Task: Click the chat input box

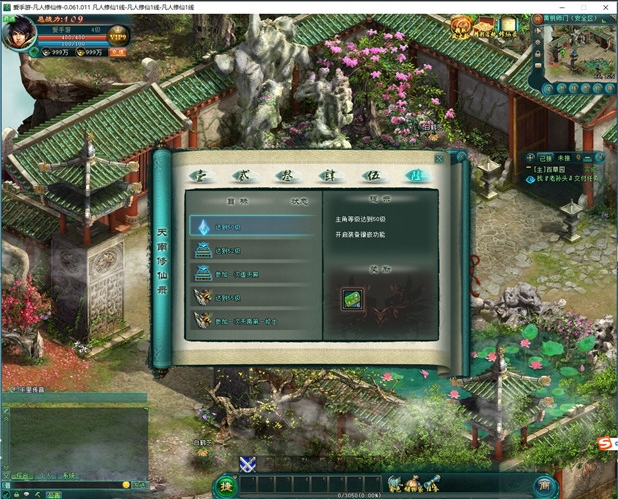Action: 65,484
